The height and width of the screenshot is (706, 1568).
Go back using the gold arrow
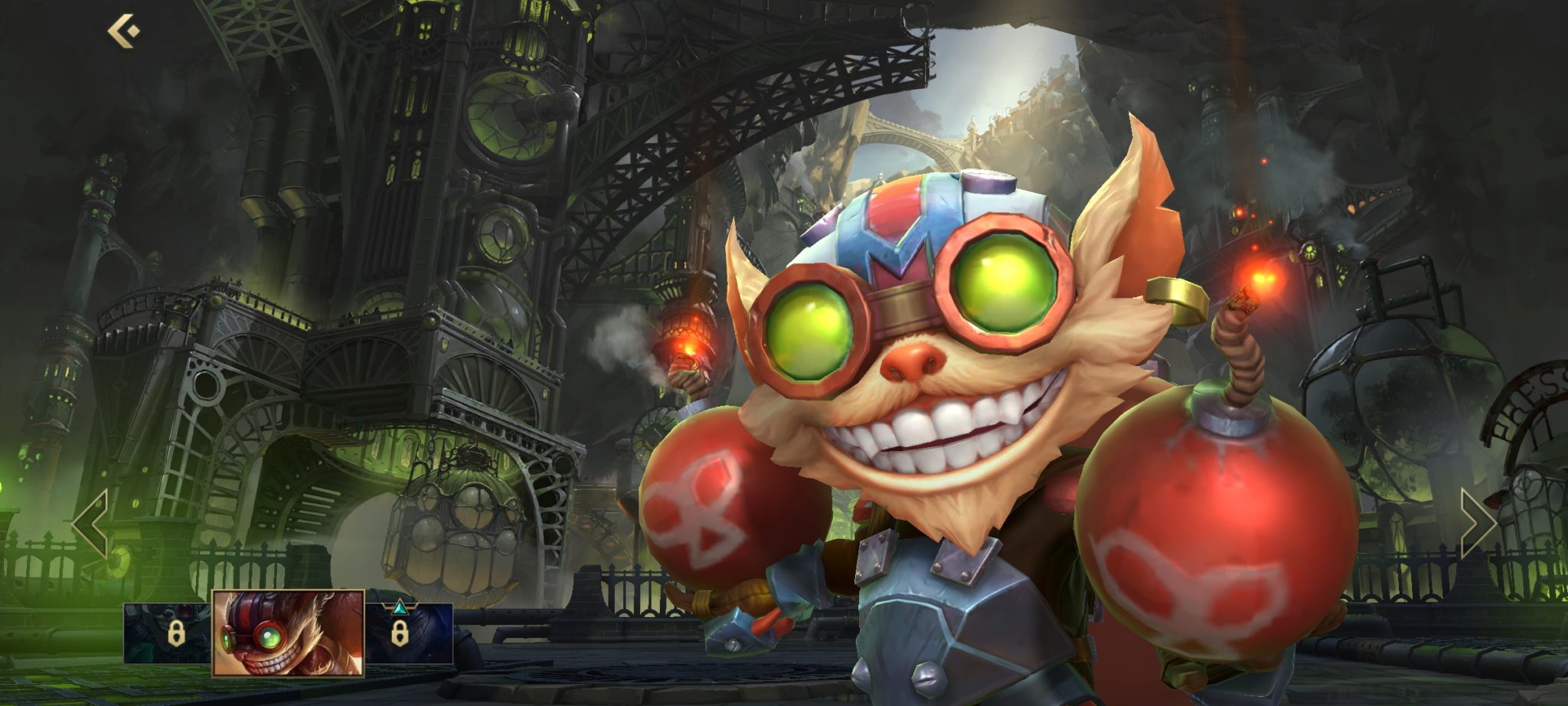point(123,32)
